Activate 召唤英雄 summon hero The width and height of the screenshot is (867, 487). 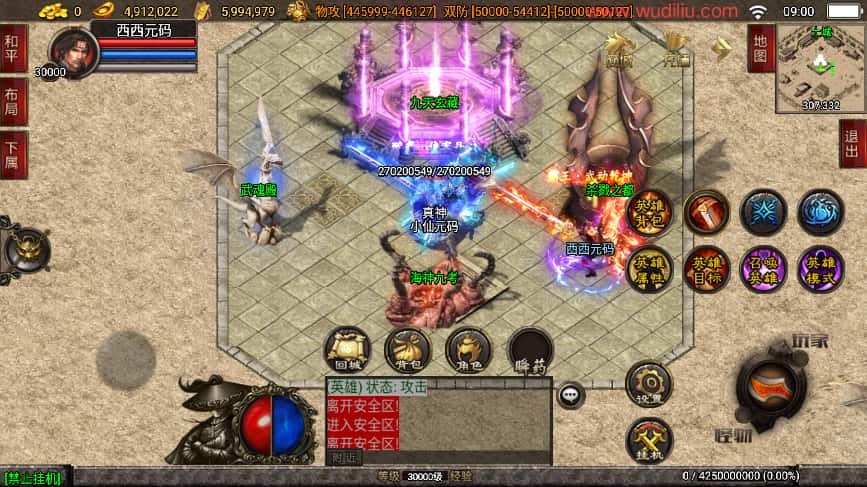pos(763,269)
